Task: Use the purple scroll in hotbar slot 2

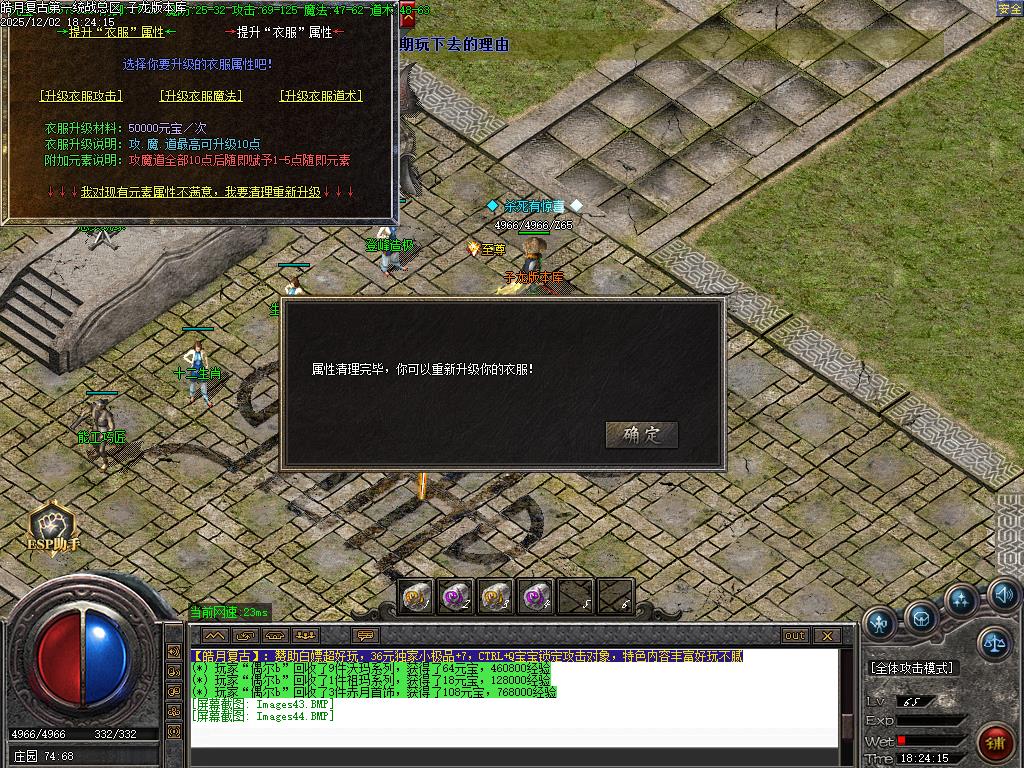Action: click(456, 597)
